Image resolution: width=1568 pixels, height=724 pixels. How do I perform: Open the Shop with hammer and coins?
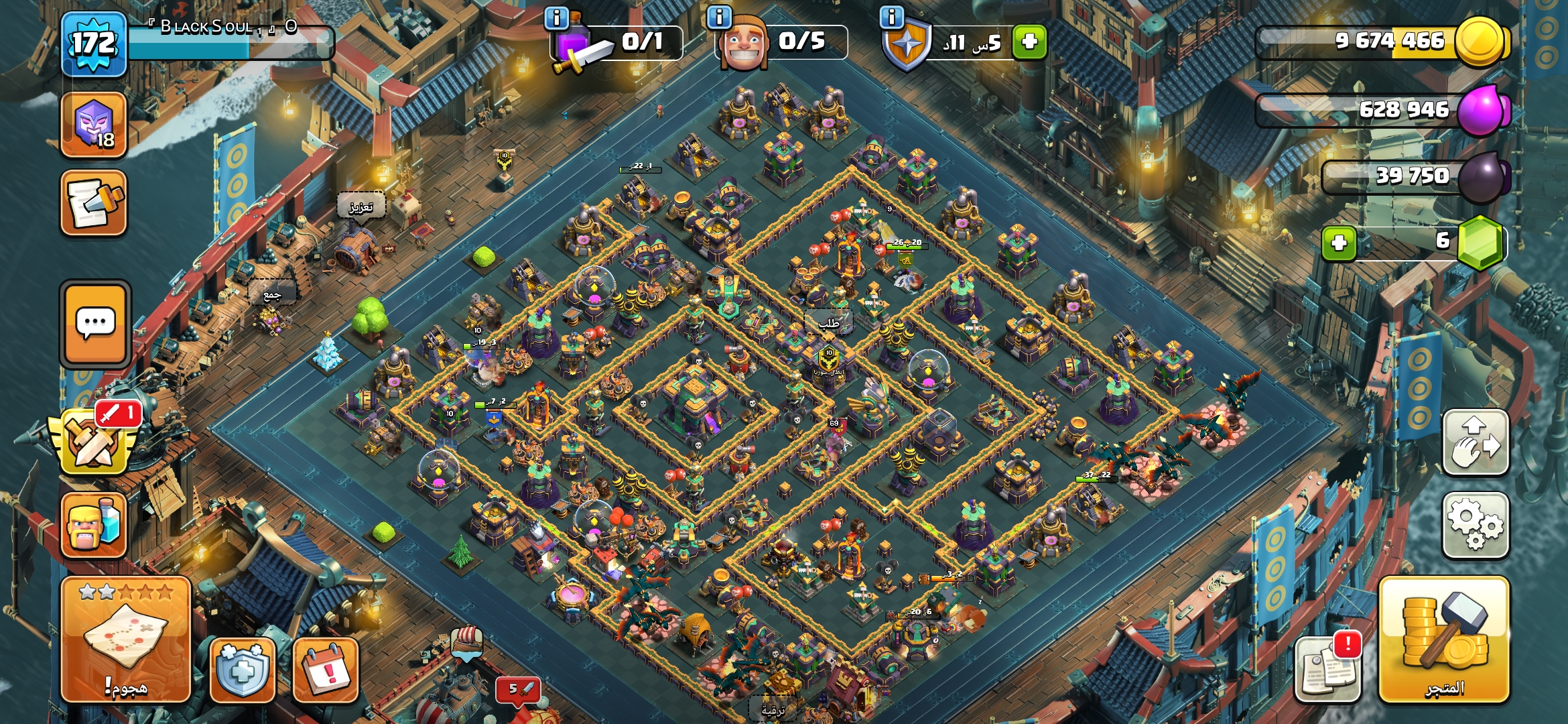pyautogui.click(x=1444, y=639)
